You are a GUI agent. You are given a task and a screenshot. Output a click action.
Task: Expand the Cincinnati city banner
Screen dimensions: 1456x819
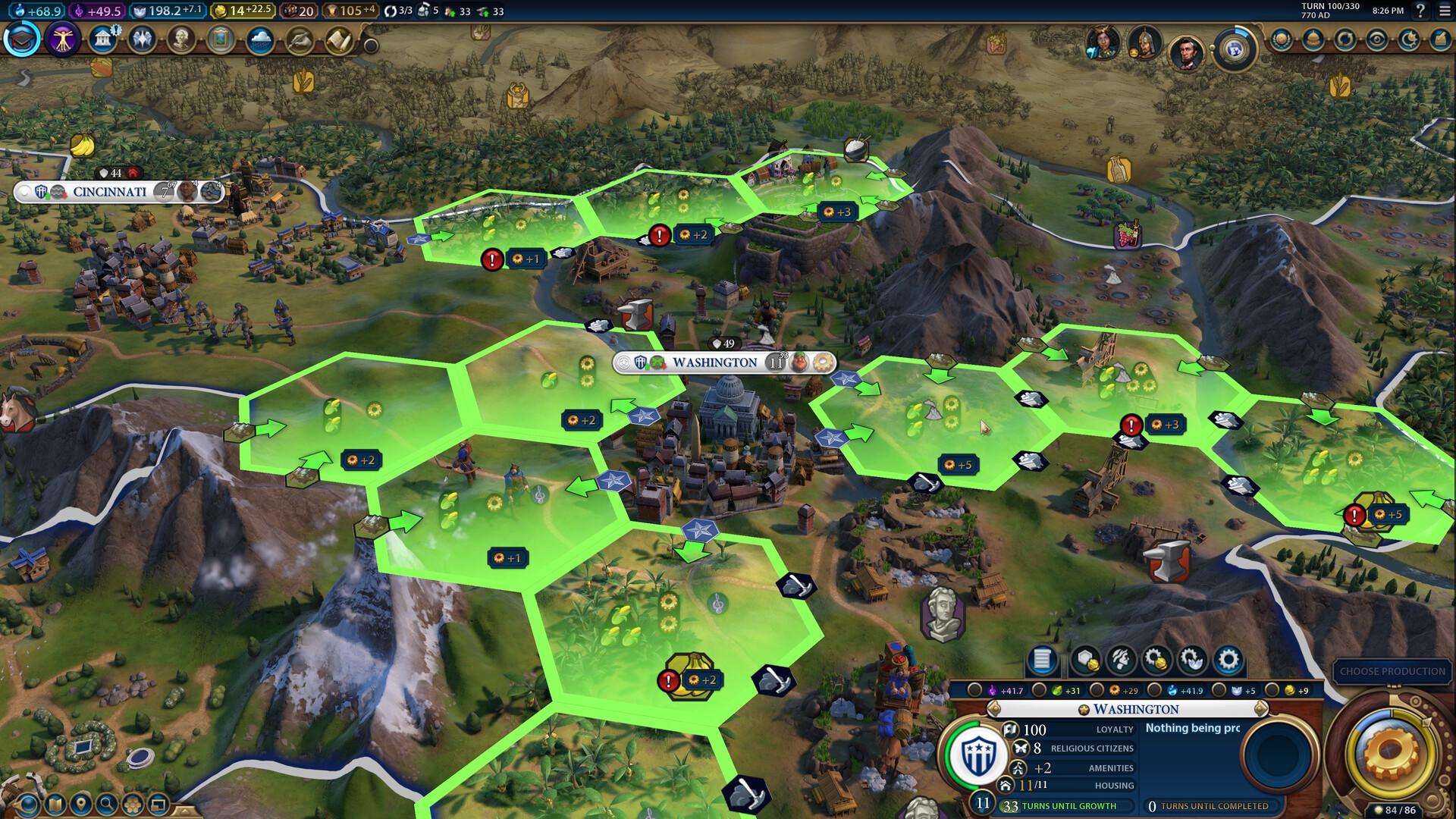(110, 193)
